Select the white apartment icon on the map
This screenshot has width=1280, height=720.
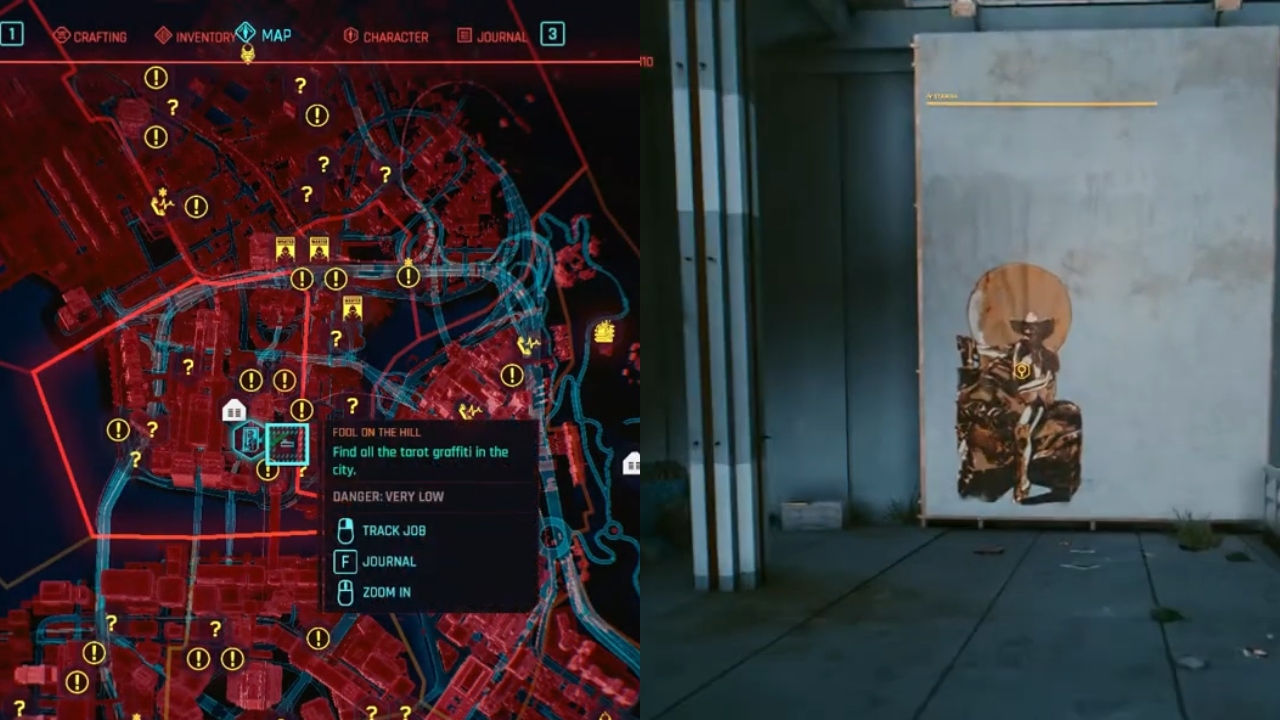pyautogui.click(x=233, y=410)
